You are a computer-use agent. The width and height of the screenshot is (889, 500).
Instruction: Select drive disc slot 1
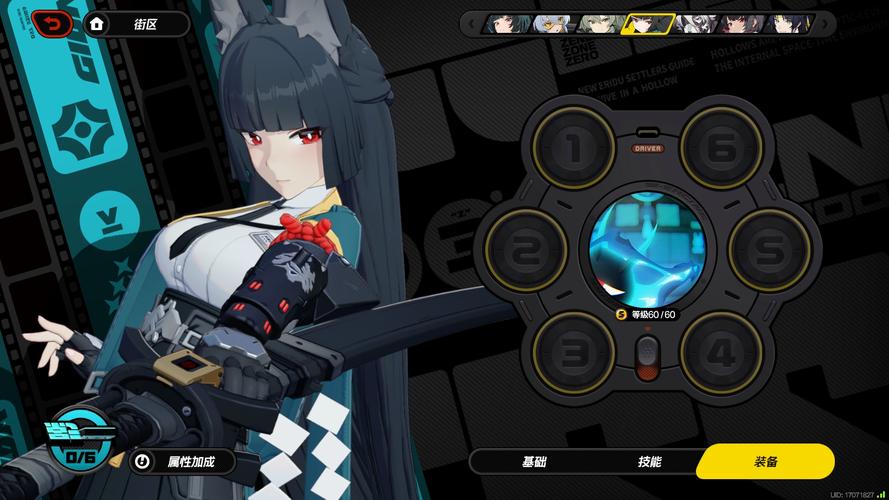pos(572,148)
